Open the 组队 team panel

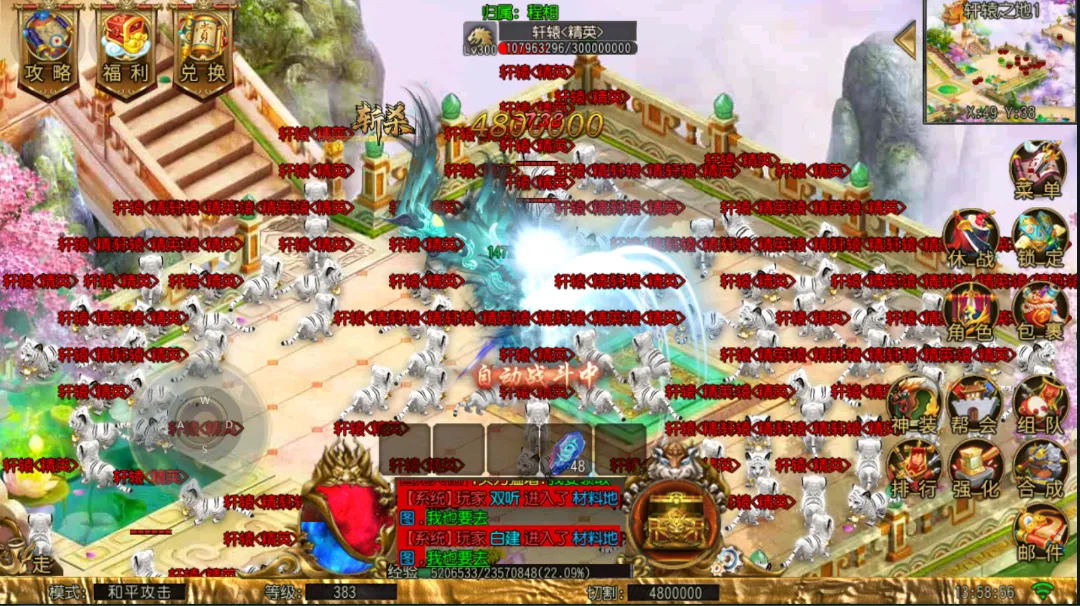point(1040,405)
